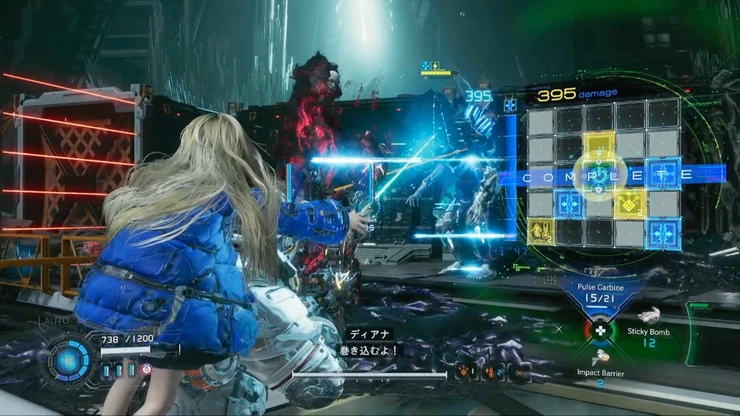This screenshot has height=416, width=740.
Task: Click the yellow diamond hacking tile
Action: (x=630, y=204)
